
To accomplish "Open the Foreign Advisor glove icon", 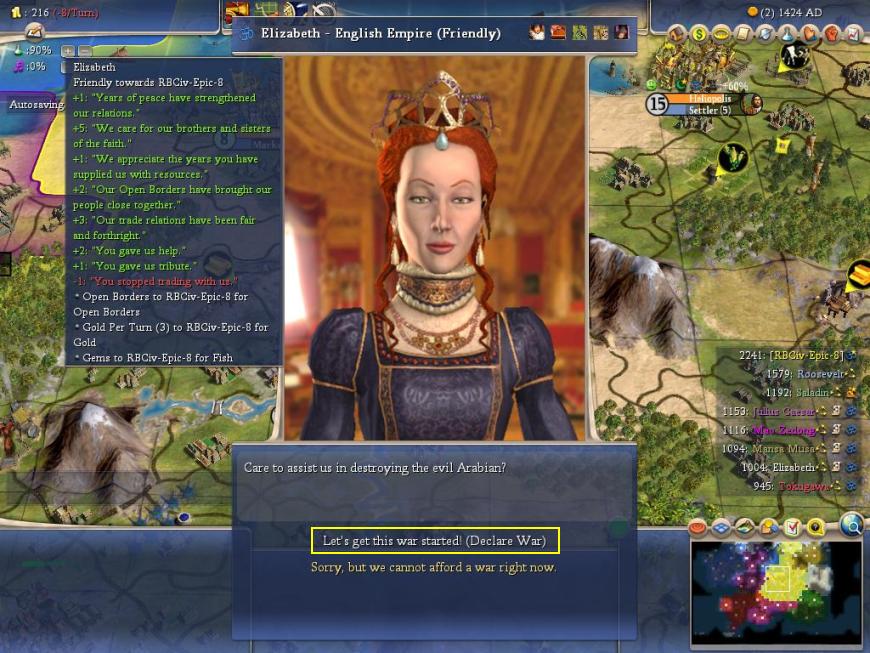I will tap(810, 33).
